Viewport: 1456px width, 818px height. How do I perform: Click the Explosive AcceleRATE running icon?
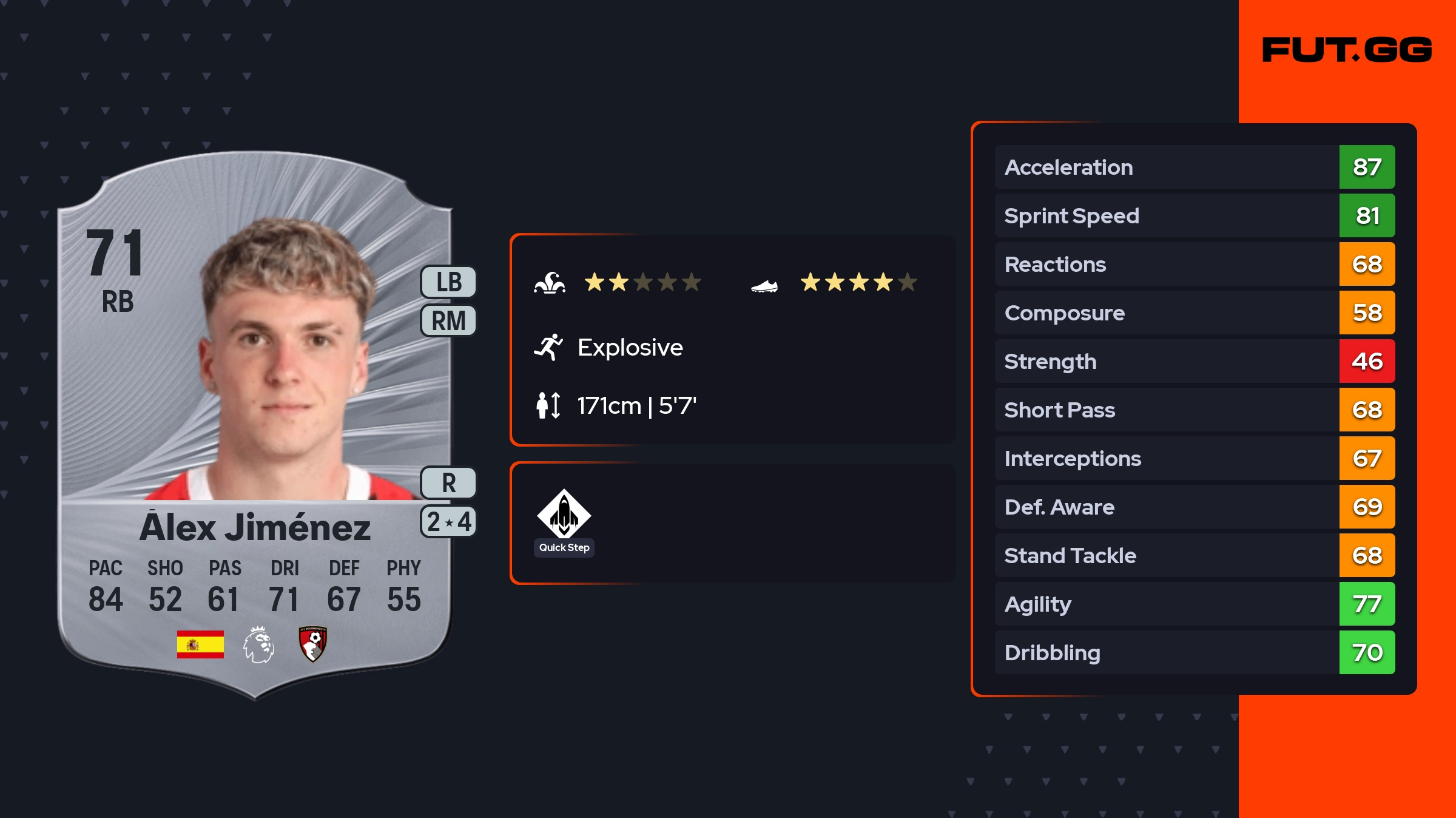[548, 347]
